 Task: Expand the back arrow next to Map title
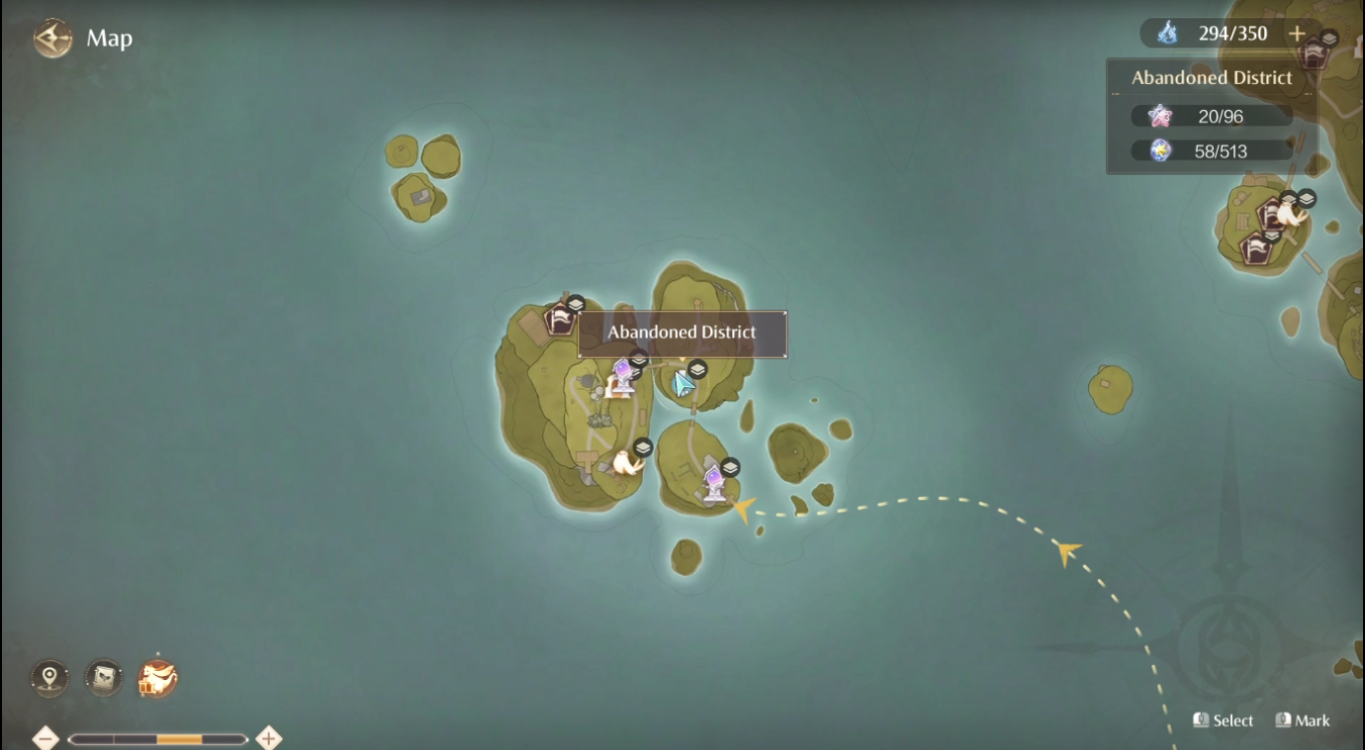tap(50, 38)
